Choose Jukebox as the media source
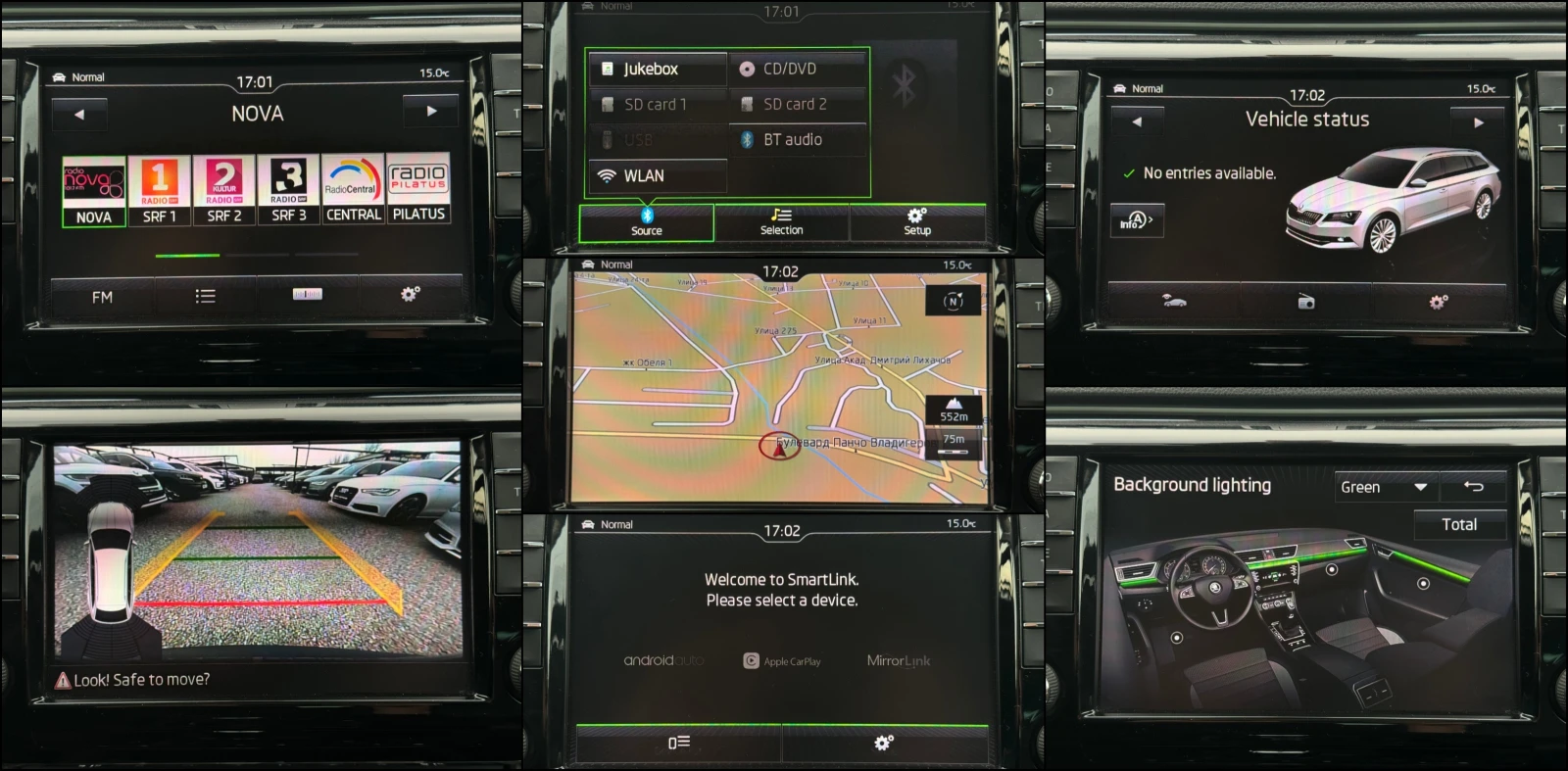 [658, 69]
